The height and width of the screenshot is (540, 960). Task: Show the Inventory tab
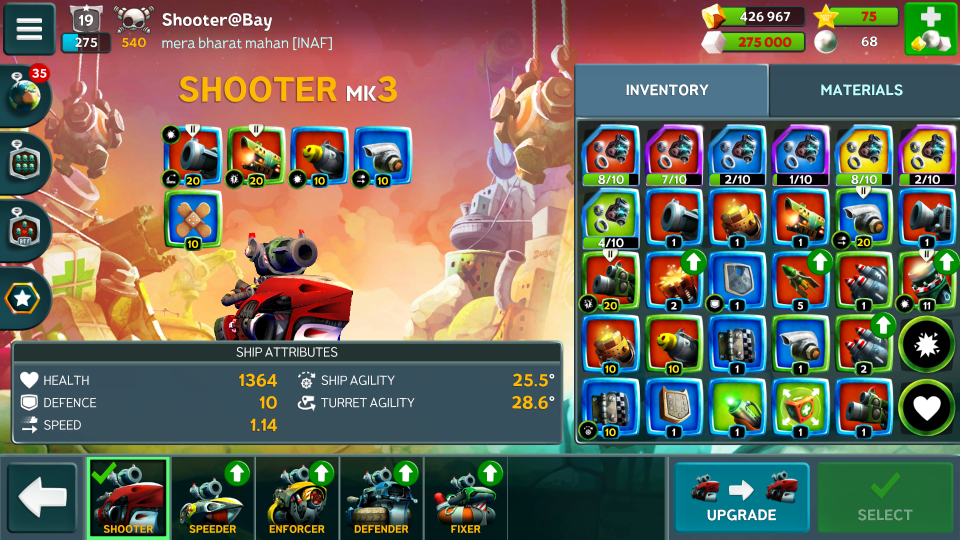click(667, 90)
